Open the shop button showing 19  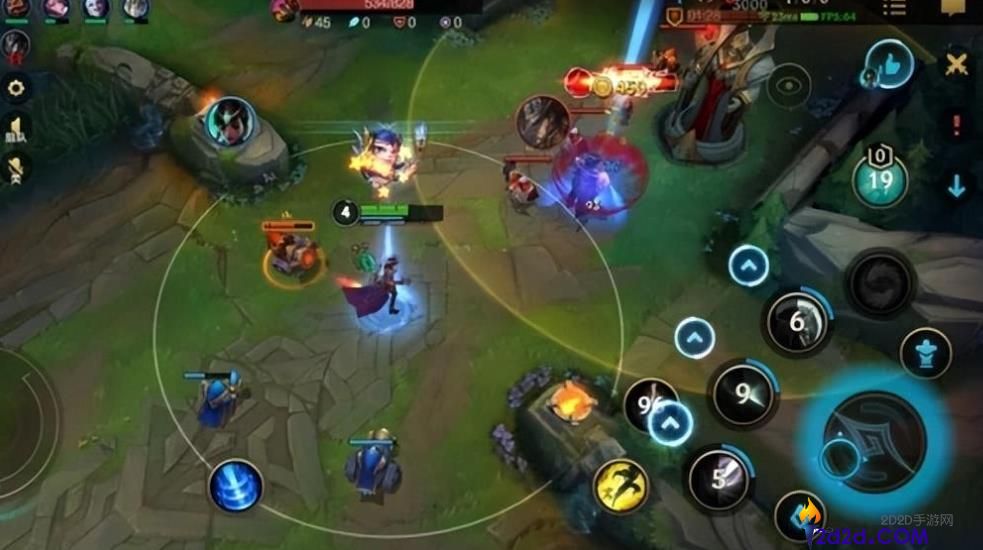(x=880, y=180)
